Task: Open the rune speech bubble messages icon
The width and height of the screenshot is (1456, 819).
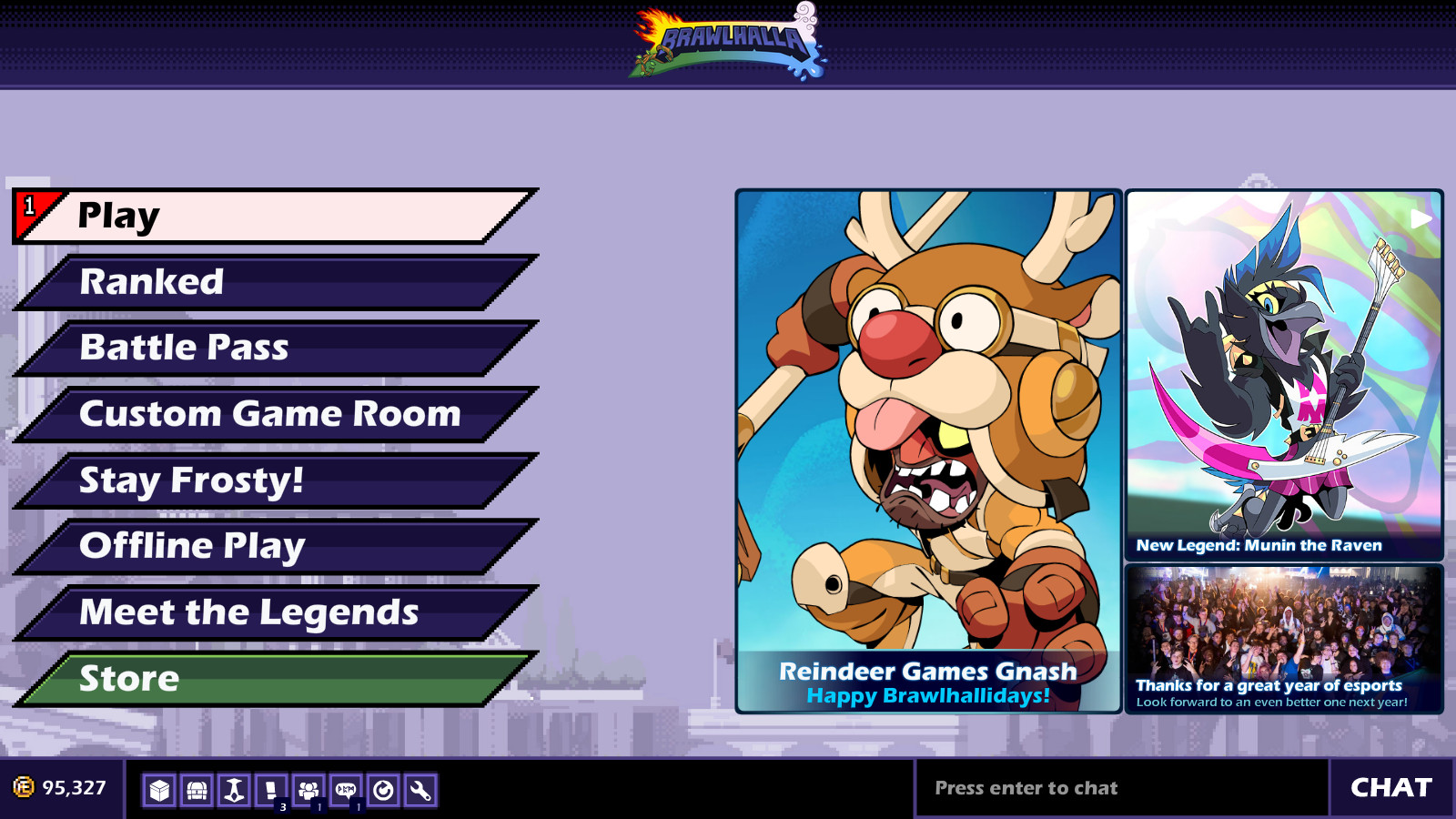Action: [x=347, y=791]
